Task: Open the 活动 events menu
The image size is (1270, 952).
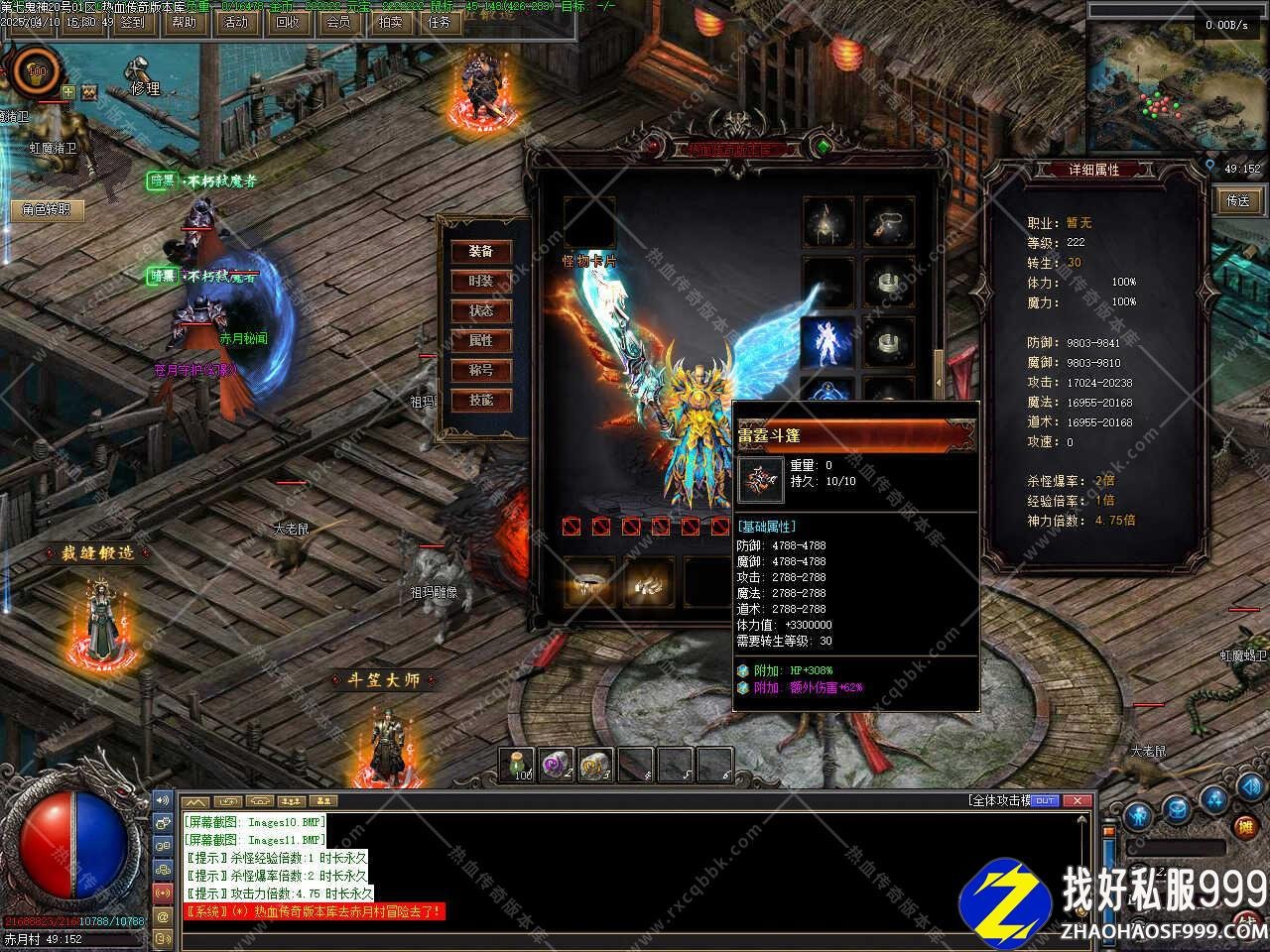Action: 236,22
